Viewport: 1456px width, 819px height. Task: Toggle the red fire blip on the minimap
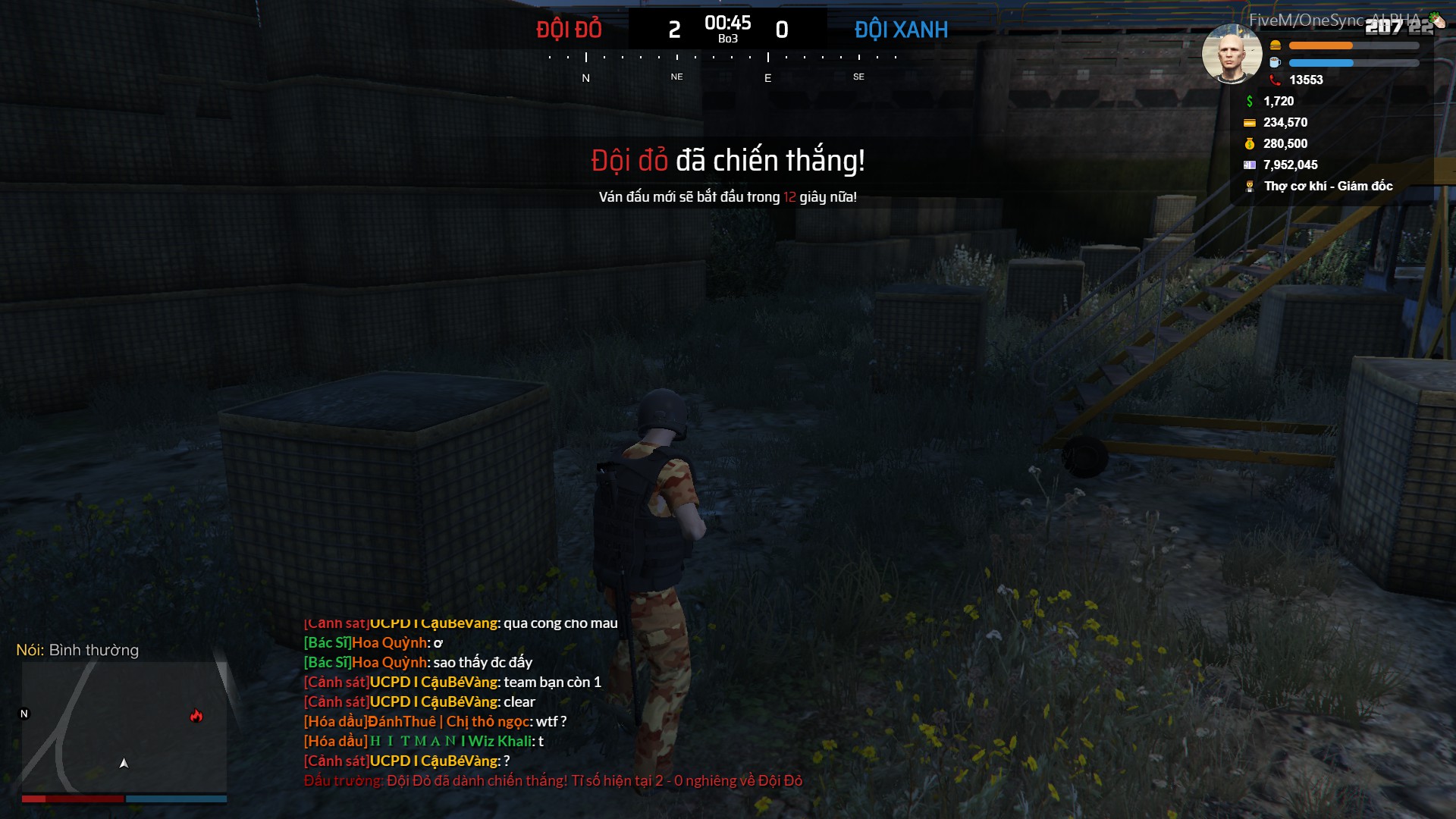(197, 714)
